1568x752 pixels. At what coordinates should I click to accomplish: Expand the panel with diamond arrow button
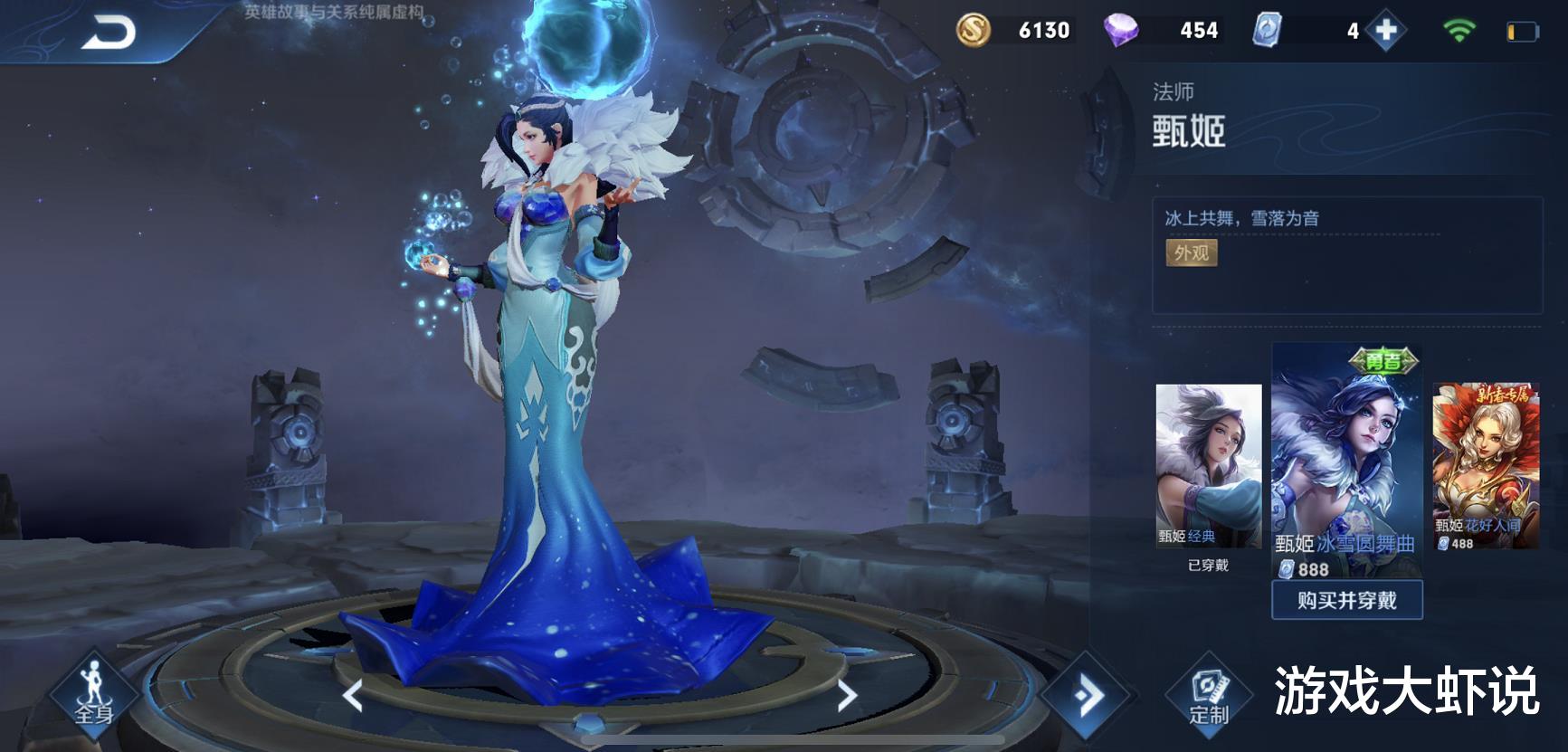click(x=1087, y=695)
